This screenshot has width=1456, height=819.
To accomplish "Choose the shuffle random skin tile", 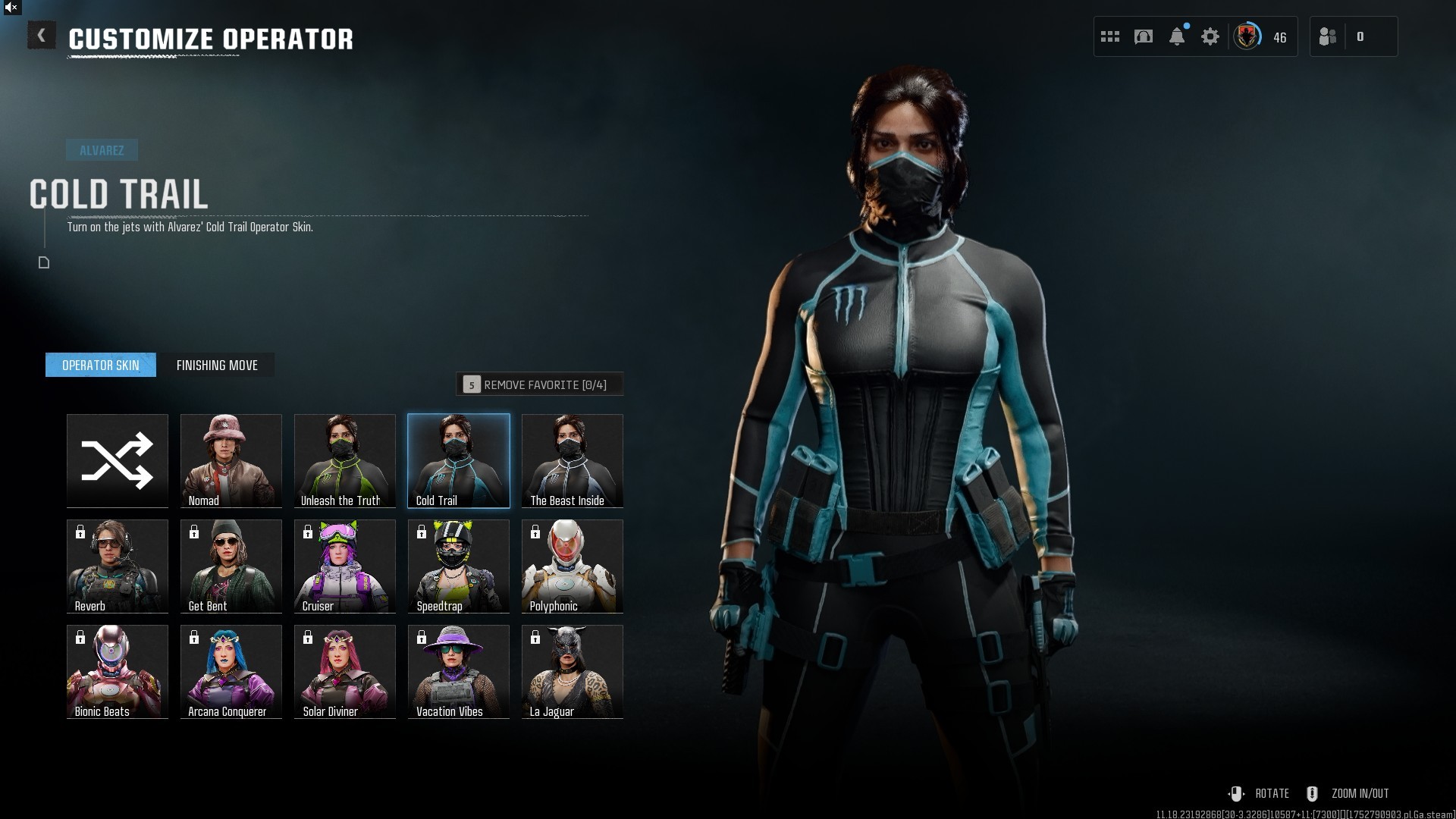I will click(x=118, y=460).
